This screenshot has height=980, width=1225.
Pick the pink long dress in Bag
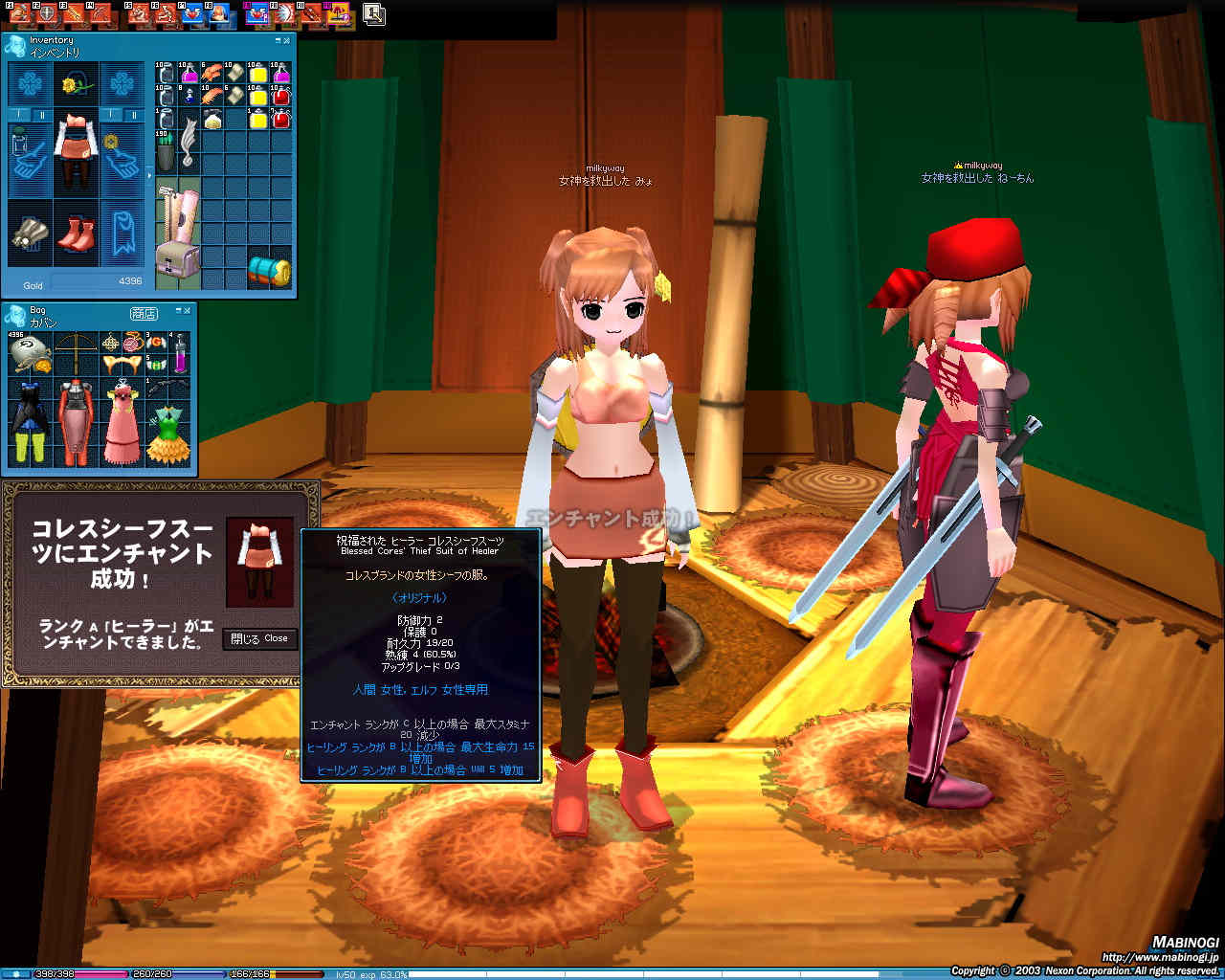pos(121,421)
